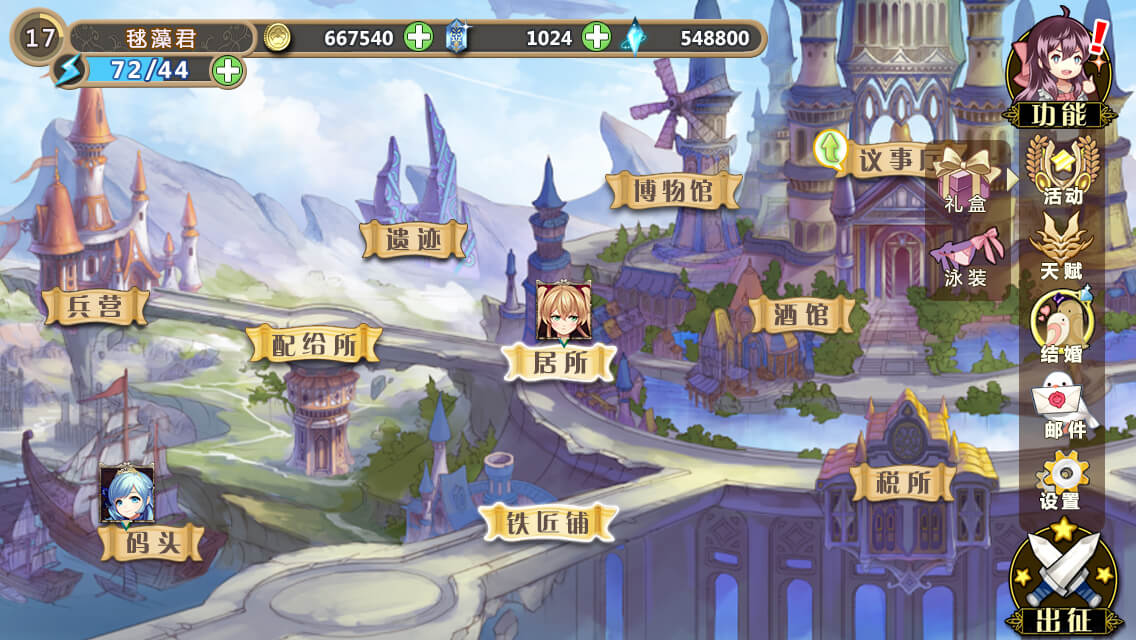Go to the 居所 residence
Image resolution: width=1136 pixels, height=640 pixels.
coord(560,361)
